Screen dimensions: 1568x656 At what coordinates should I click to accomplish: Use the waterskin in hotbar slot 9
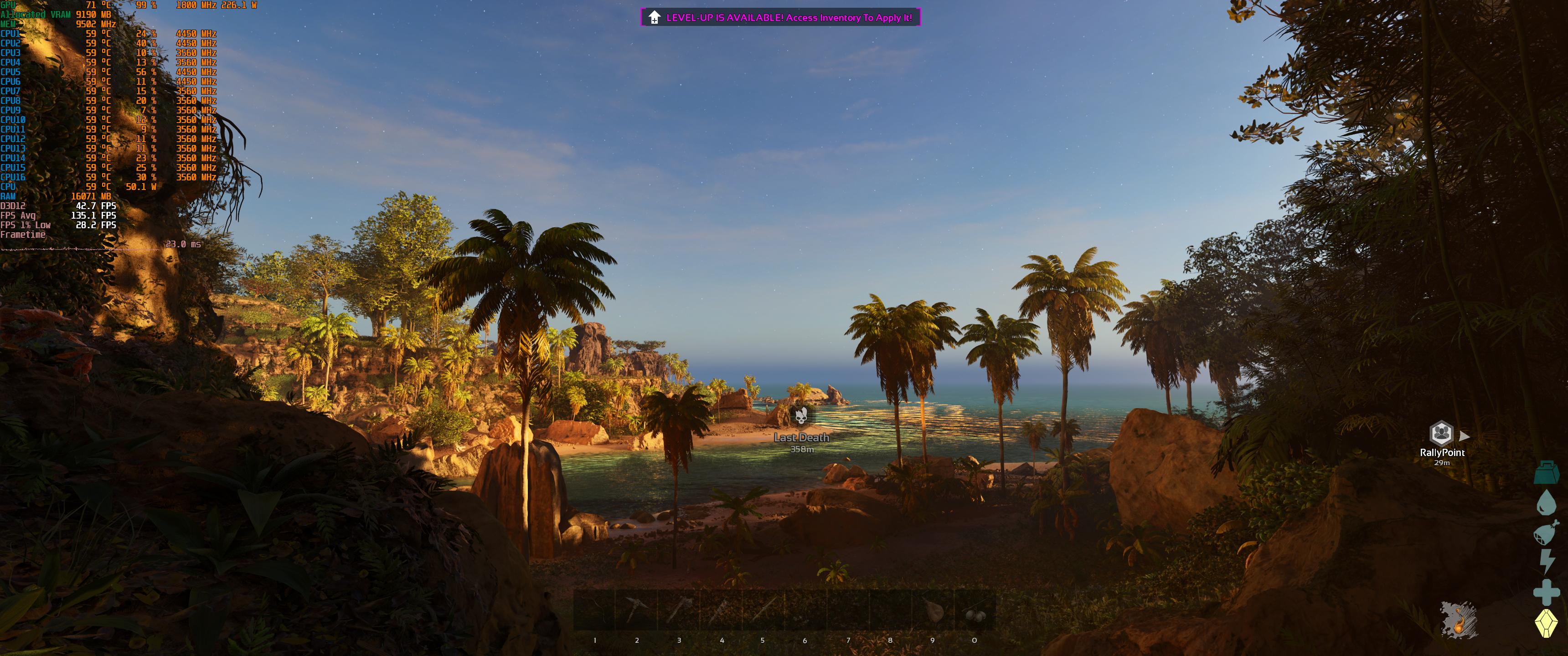[933, 610]
